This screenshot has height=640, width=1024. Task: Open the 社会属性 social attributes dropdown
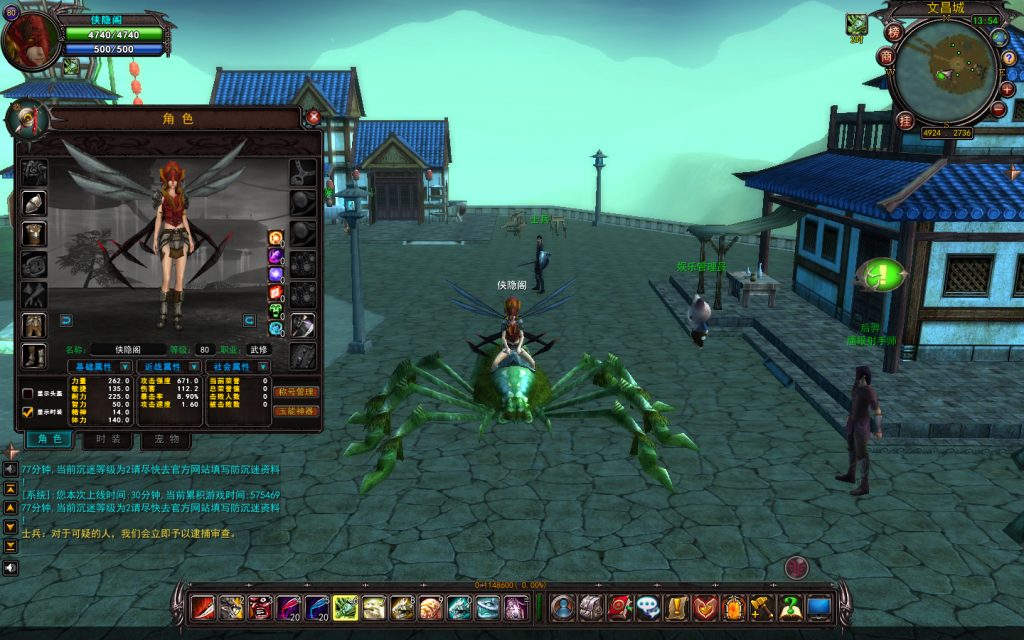click(264, 367)
